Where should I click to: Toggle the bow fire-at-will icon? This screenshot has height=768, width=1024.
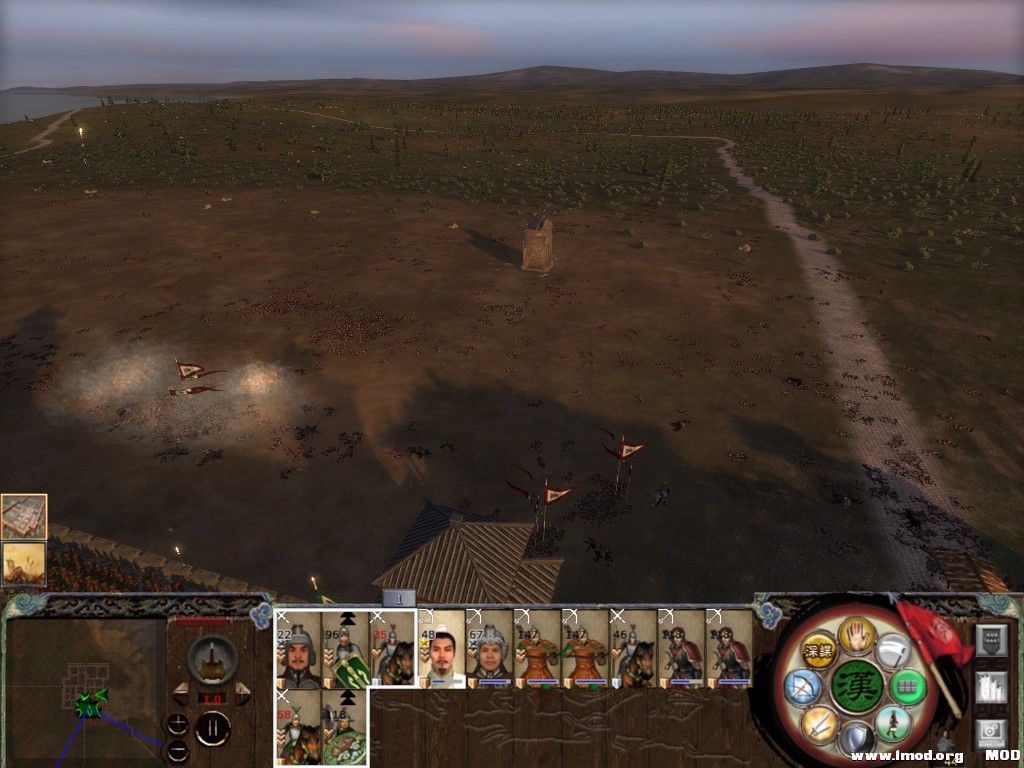click(802, 686)
